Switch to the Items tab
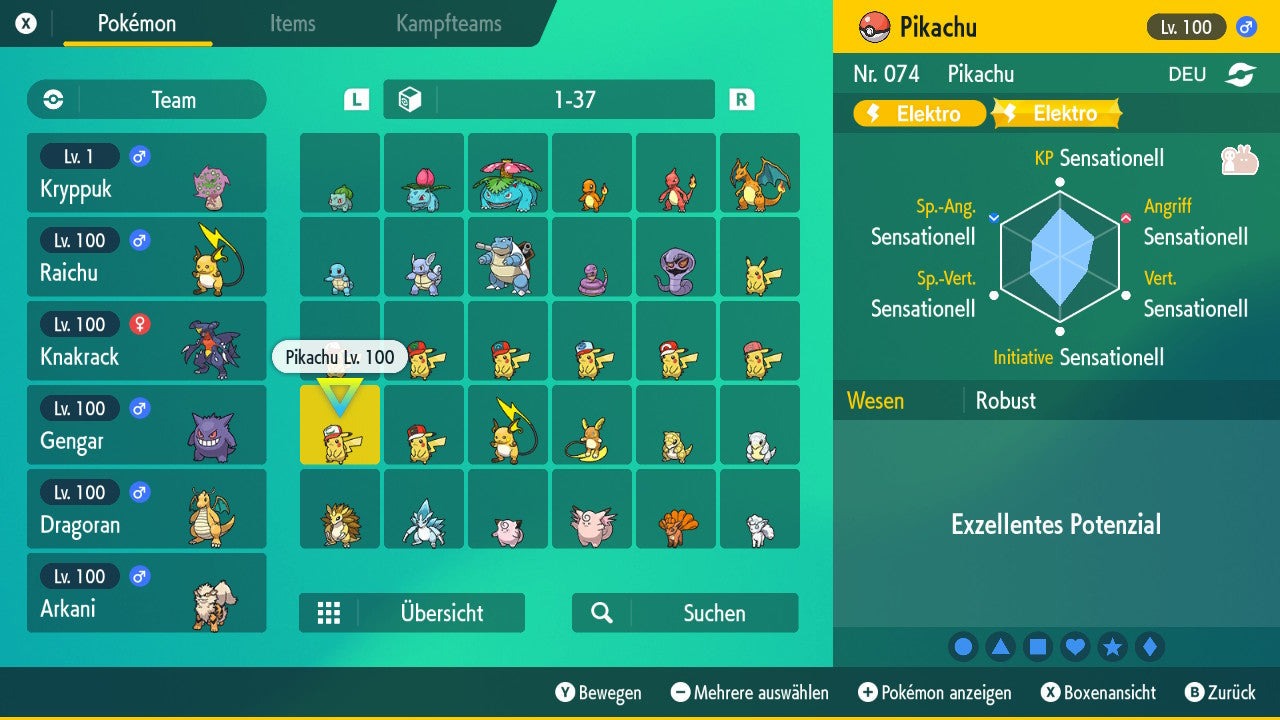Screen dimensions: 1280x720 coord(292,25)
